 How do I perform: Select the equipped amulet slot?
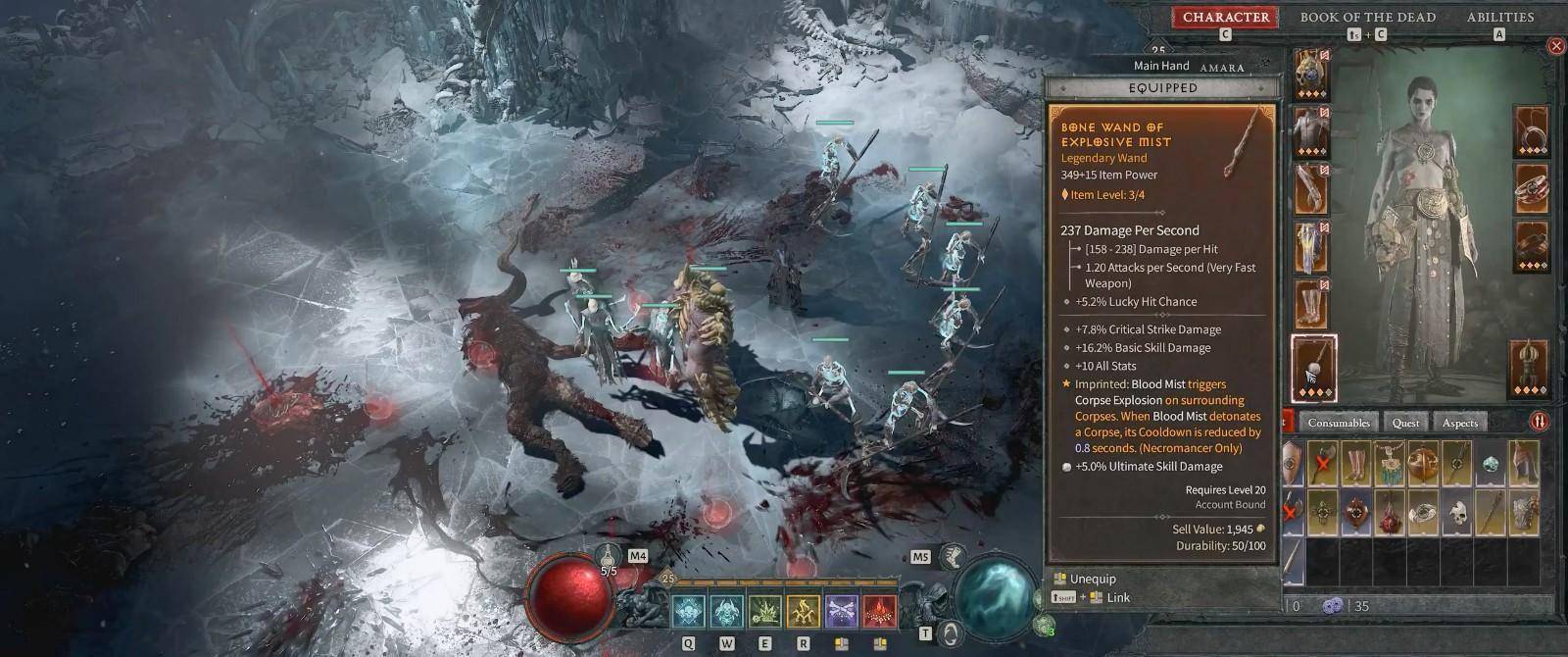coord(1531,132)
